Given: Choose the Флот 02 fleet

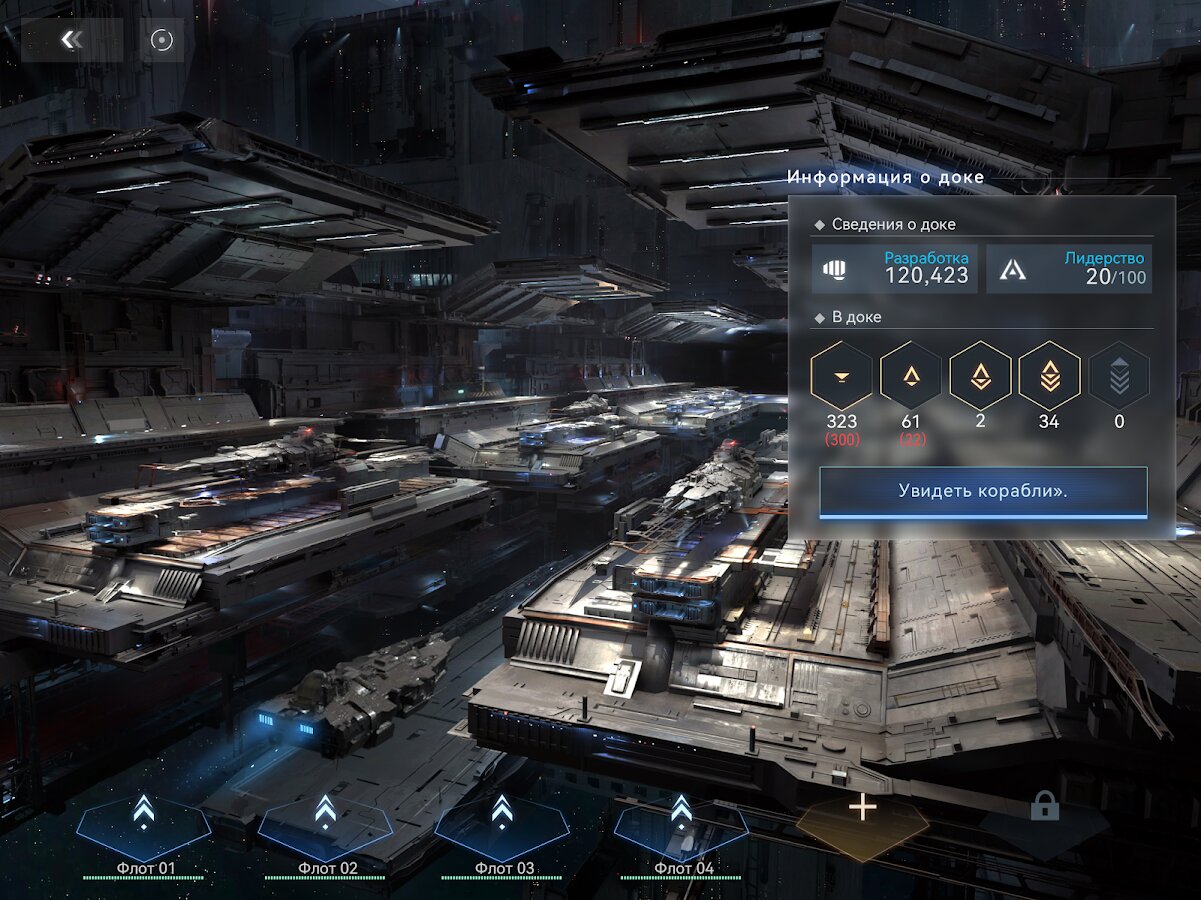Looking at the screenshot, I should [x=324, y=828].
